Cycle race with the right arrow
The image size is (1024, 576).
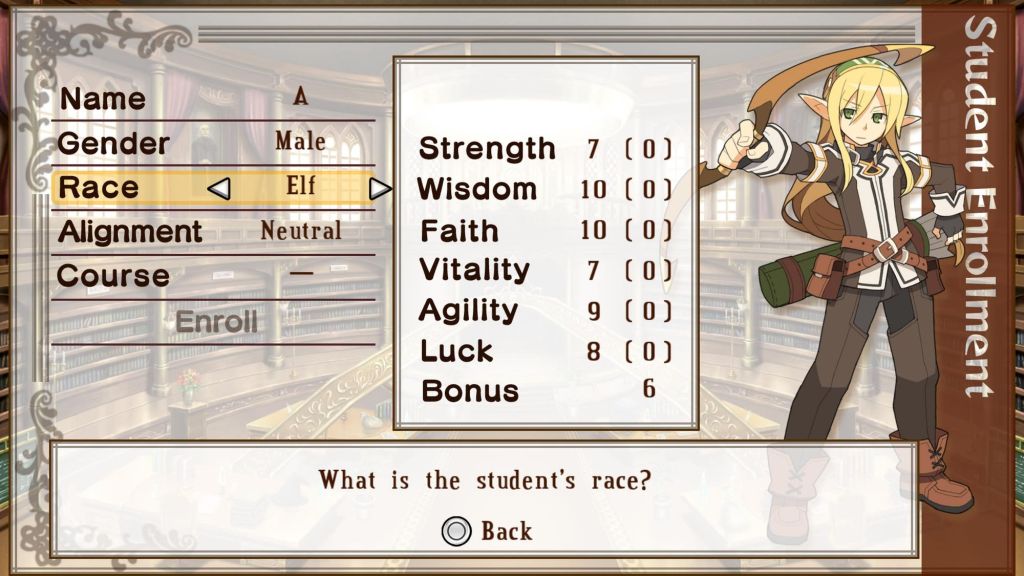pyautogui.click(x=379, y=188)
